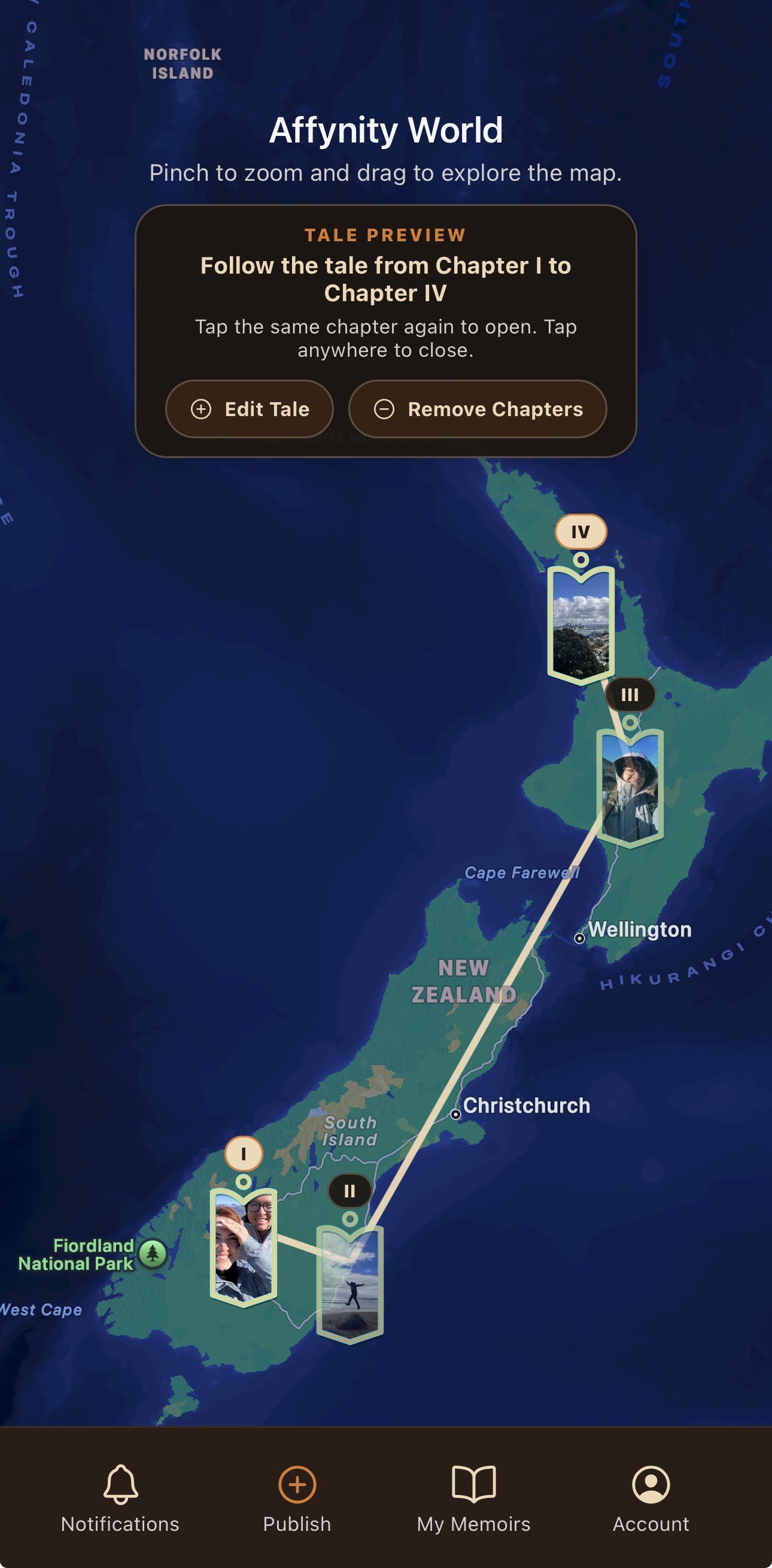Open Chapter IV's Auckland skyline photo marker
The width and height of the screenshot is (772, 1568).
pos(582,623)
